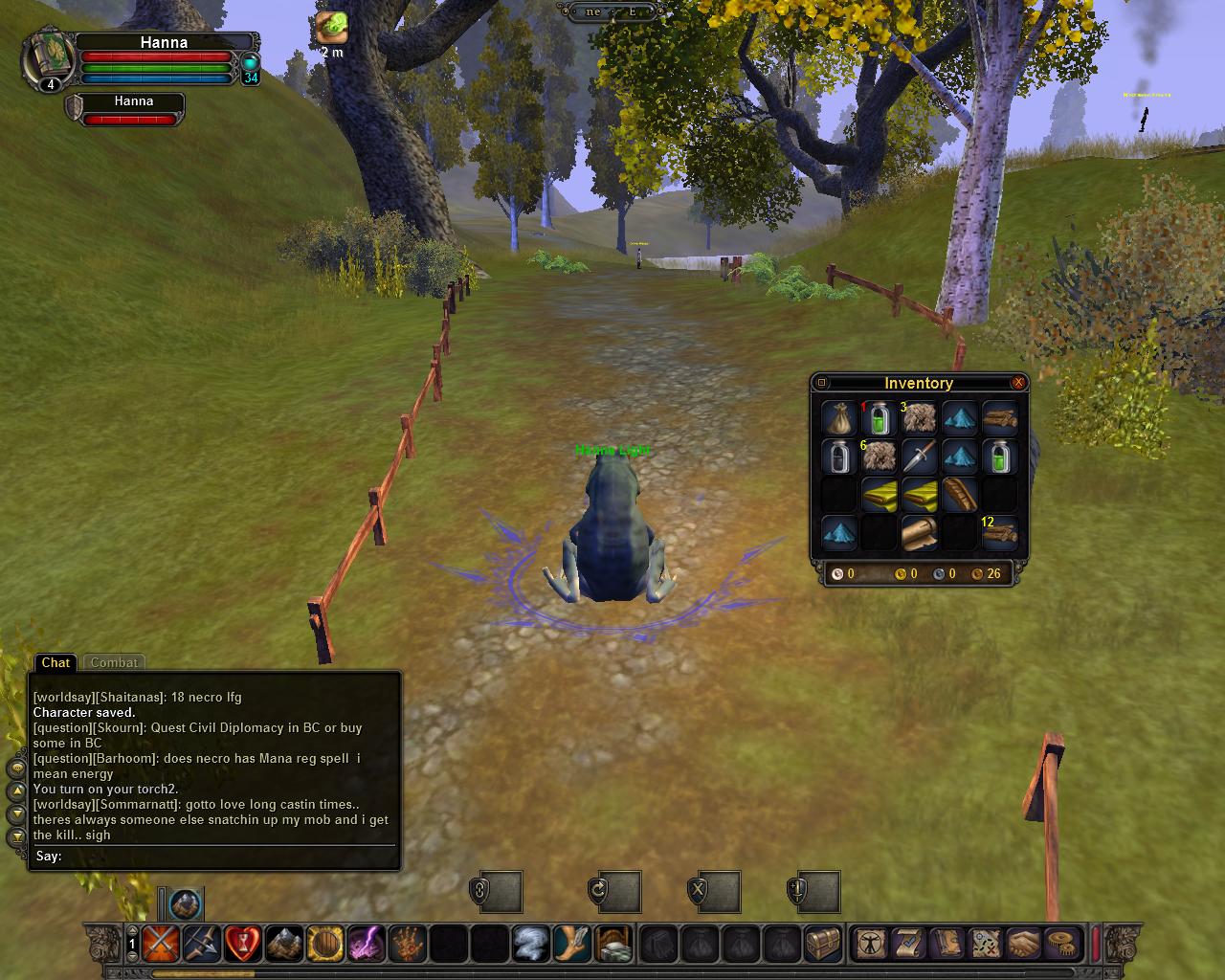Image resolution: width=1225 pixels, height=980 pixels.
Task: Activate the tornado whirlwind ability
Action: 530,944
